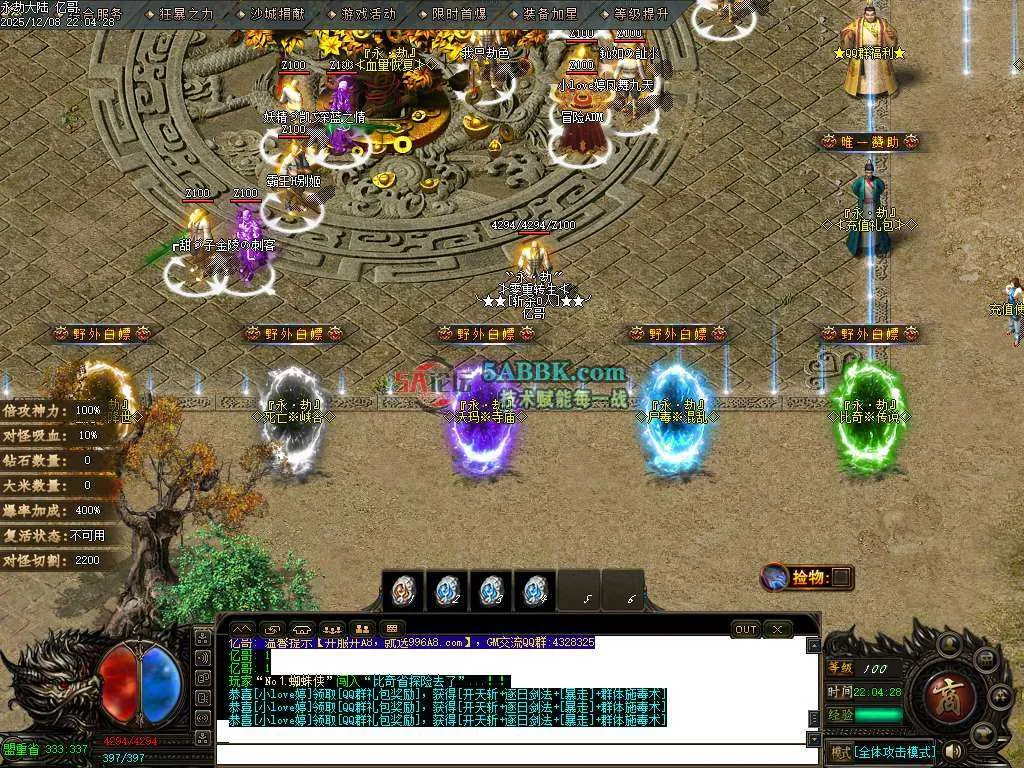Image resolution: width=1024 pixels, height=768 pixels.
Task: Click the OUT button on the chat panel
Action: [x=745, y=629]
